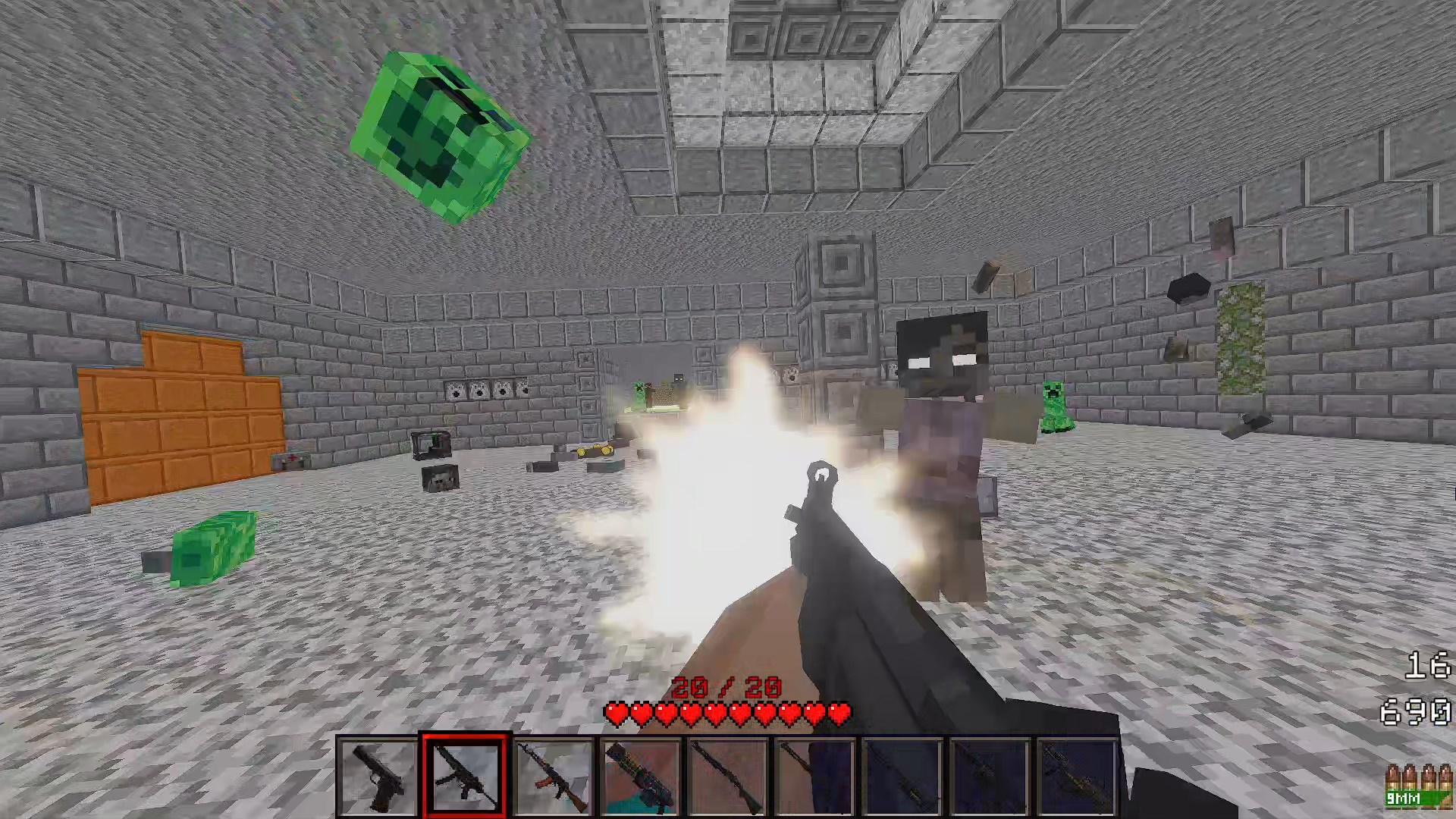Select the AK-47 in hotbar slot three
Viewport: 1456px width, 819px height.
coord(552,776)
